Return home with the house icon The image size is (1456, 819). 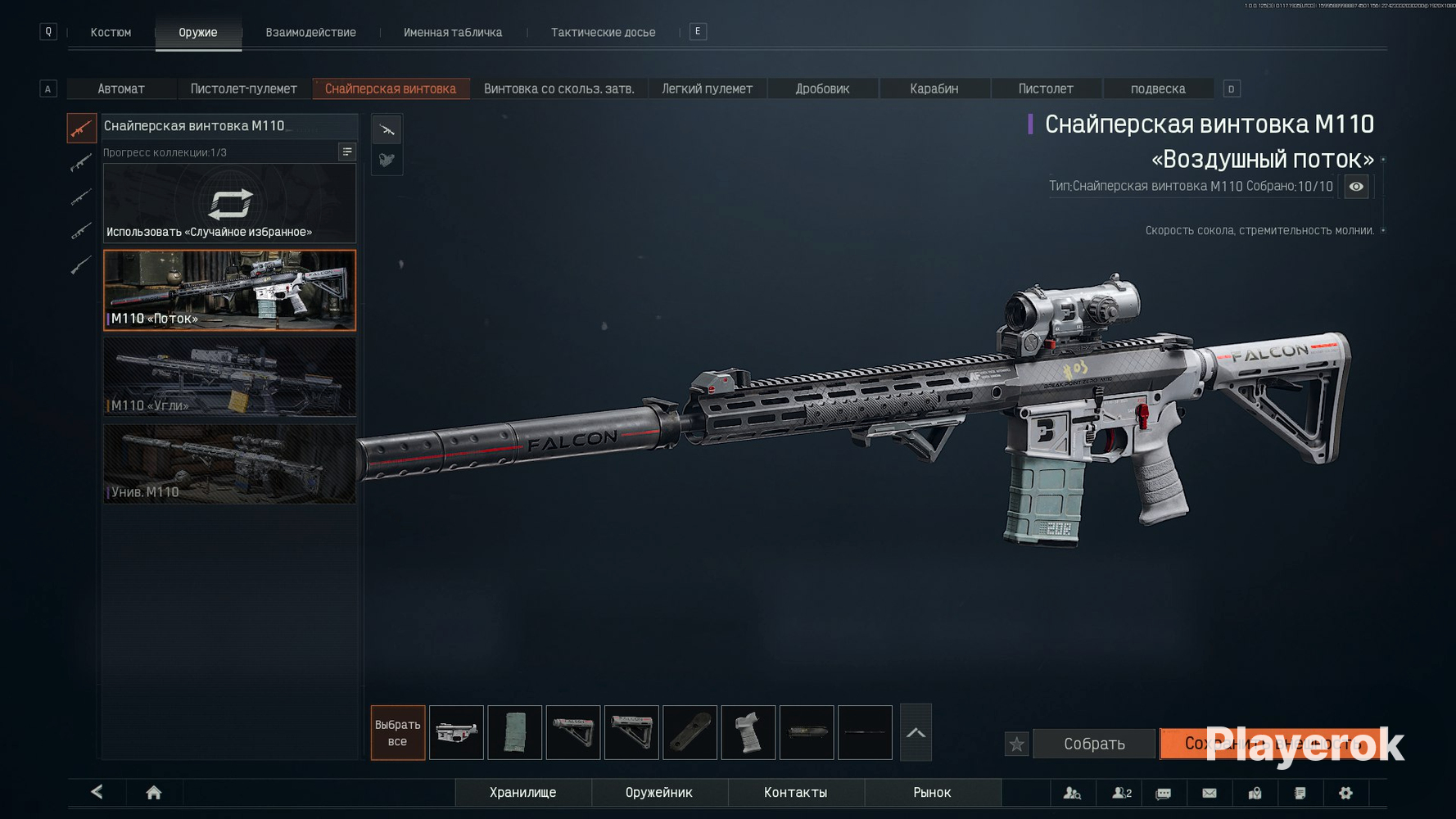coord(153,792)
